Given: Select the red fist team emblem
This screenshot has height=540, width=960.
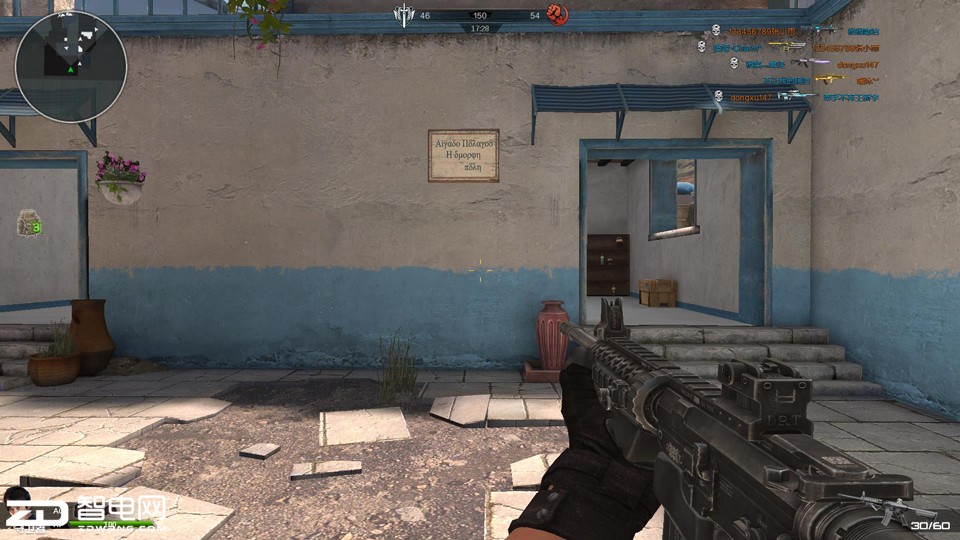Looking at the screenshot, I should pyautogui.click(x=556, y=15).
